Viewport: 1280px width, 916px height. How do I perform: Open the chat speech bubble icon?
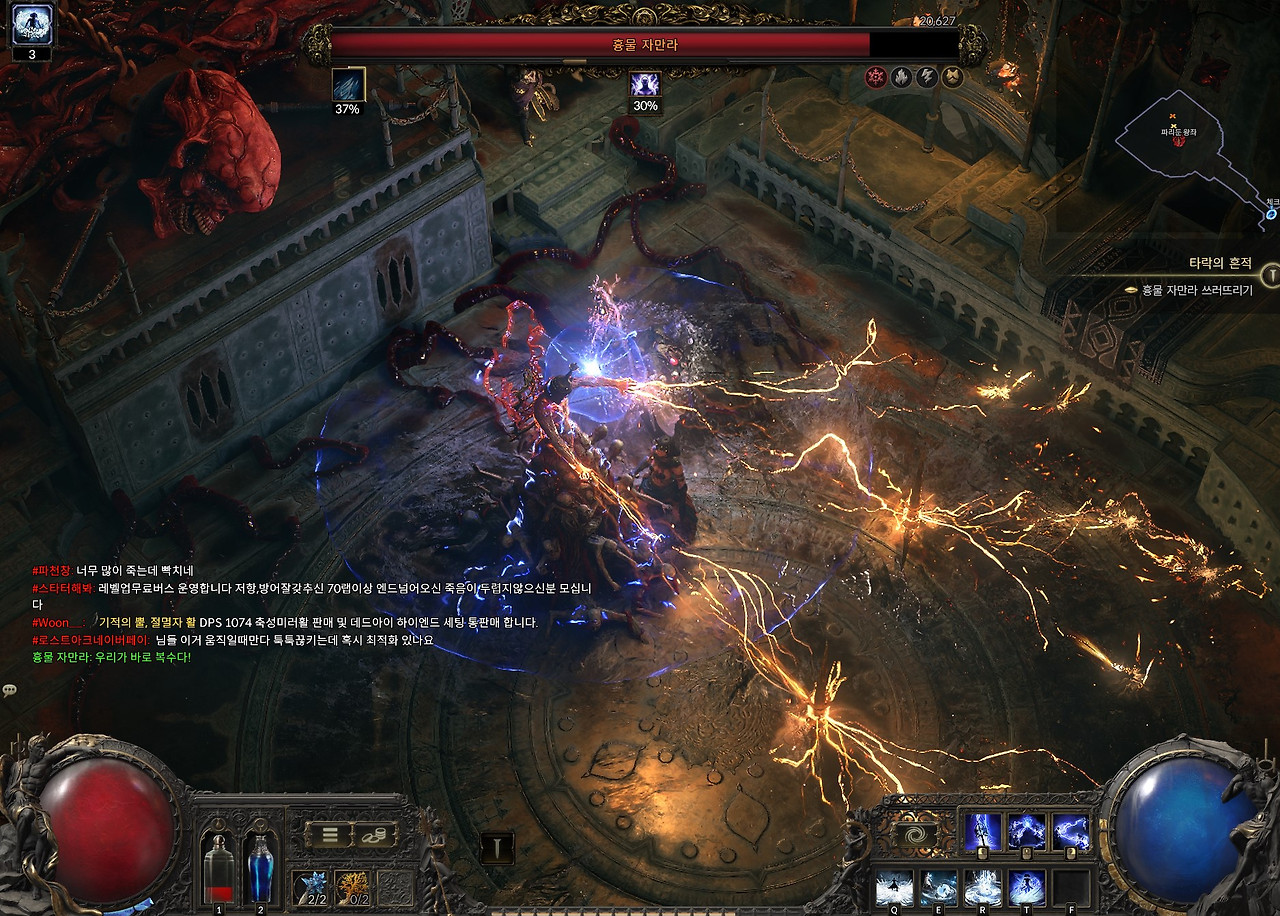point(9,690)
